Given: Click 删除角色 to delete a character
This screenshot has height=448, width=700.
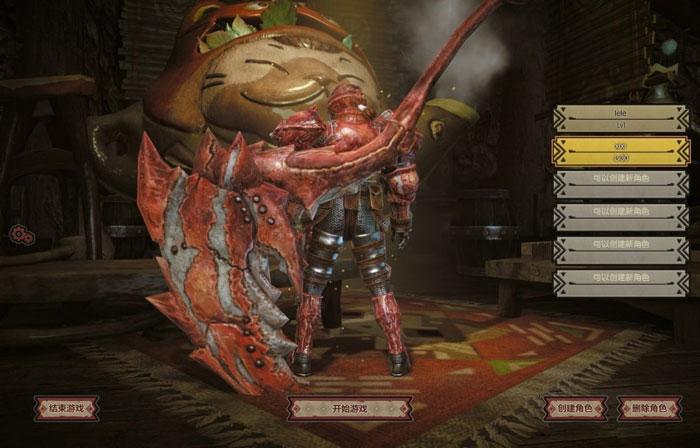Looking at the screenshot, I should [x=649, y=408].
